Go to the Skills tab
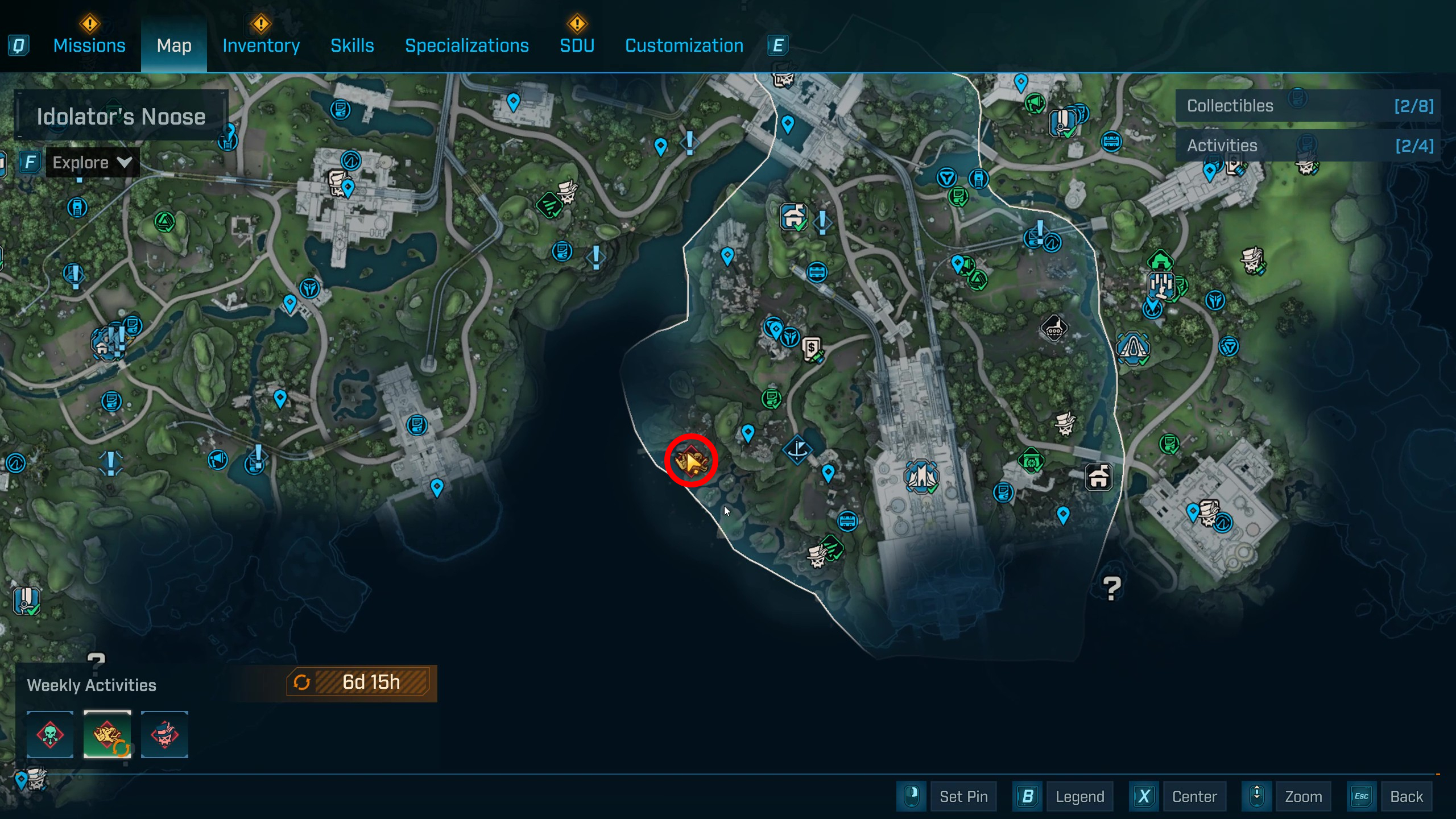 (x=352, y=45)
